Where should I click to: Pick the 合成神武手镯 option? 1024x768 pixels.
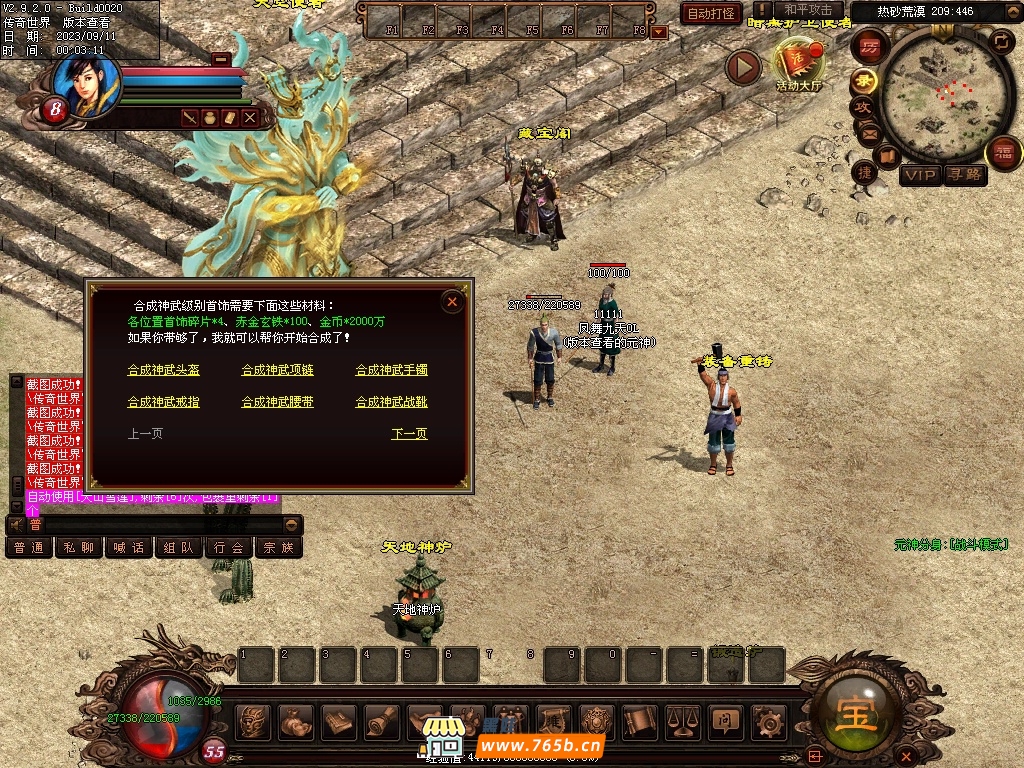[391, 370]
